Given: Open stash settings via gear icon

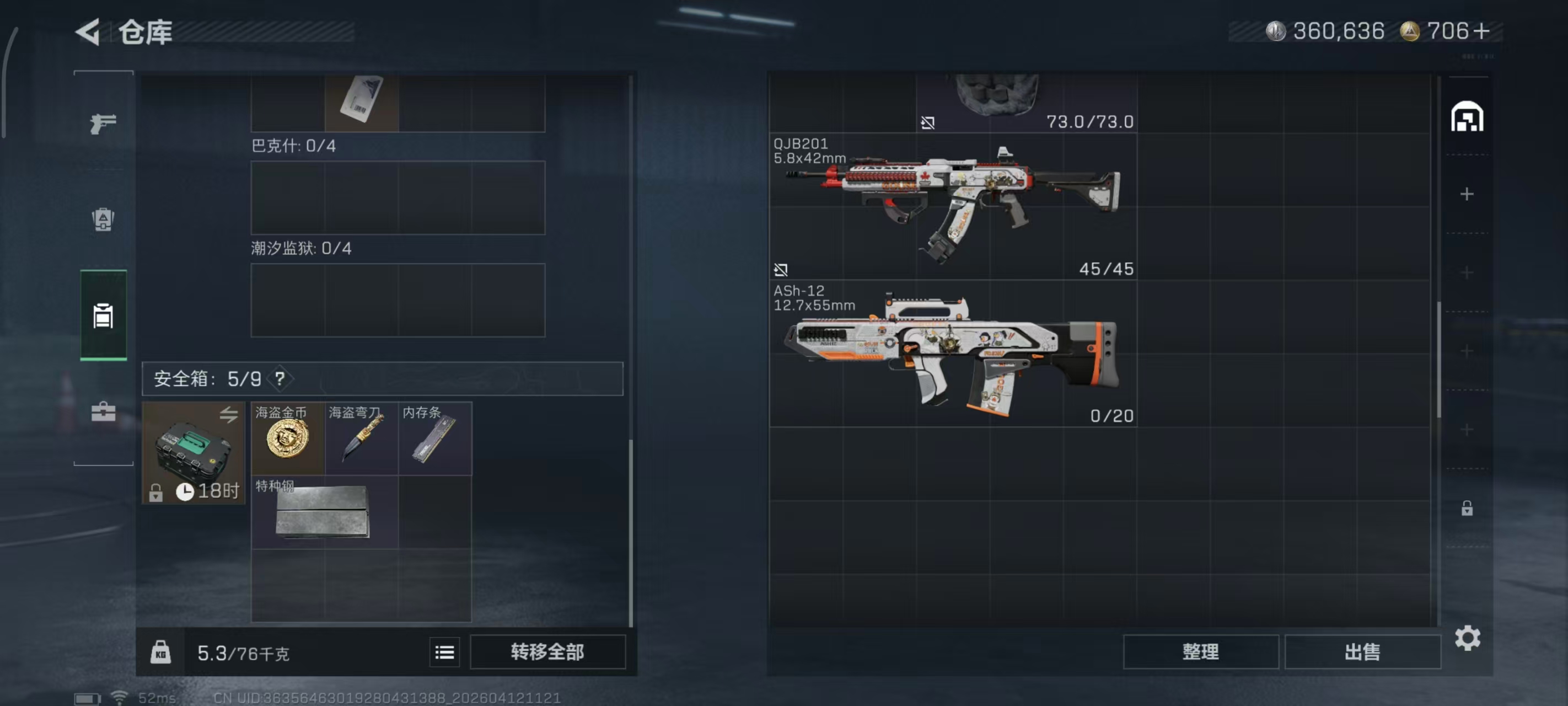Looking at the screenshot, I should point(1467,638).
